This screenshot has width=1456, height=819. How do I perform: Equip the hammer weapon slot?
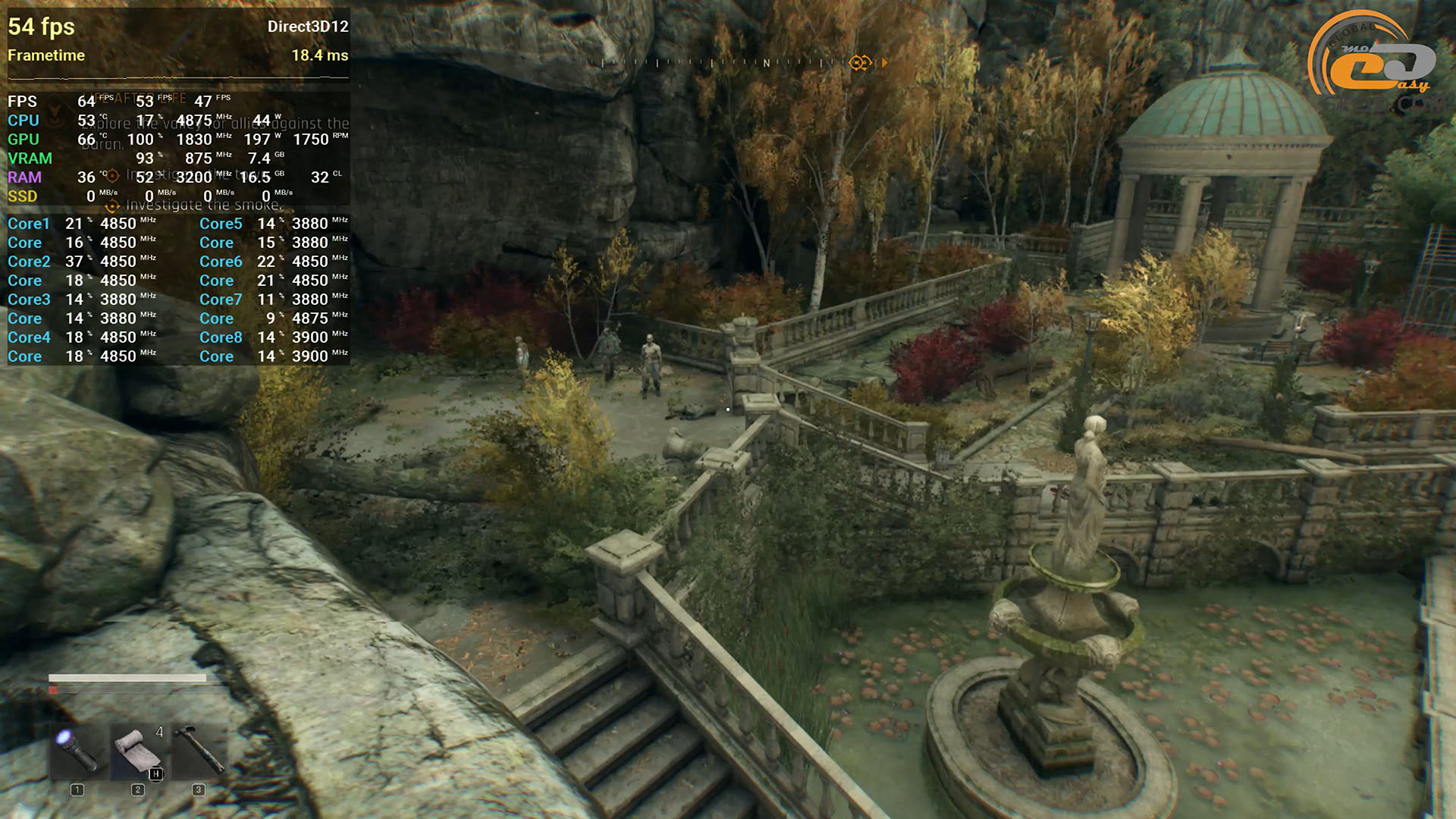coord(199,751)
